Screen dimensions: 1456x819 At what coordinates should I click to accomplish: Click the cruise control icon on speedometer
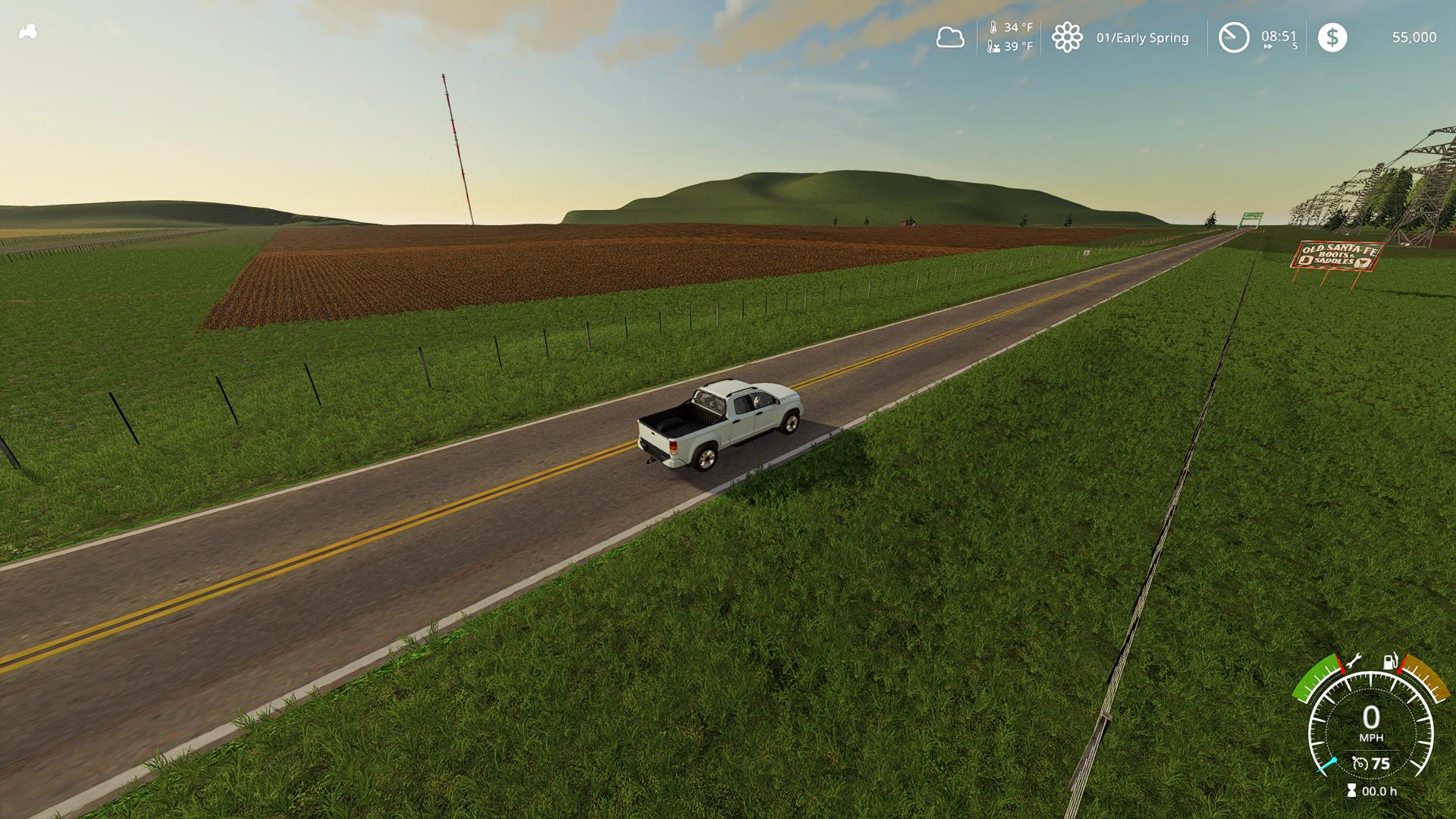1360,763
